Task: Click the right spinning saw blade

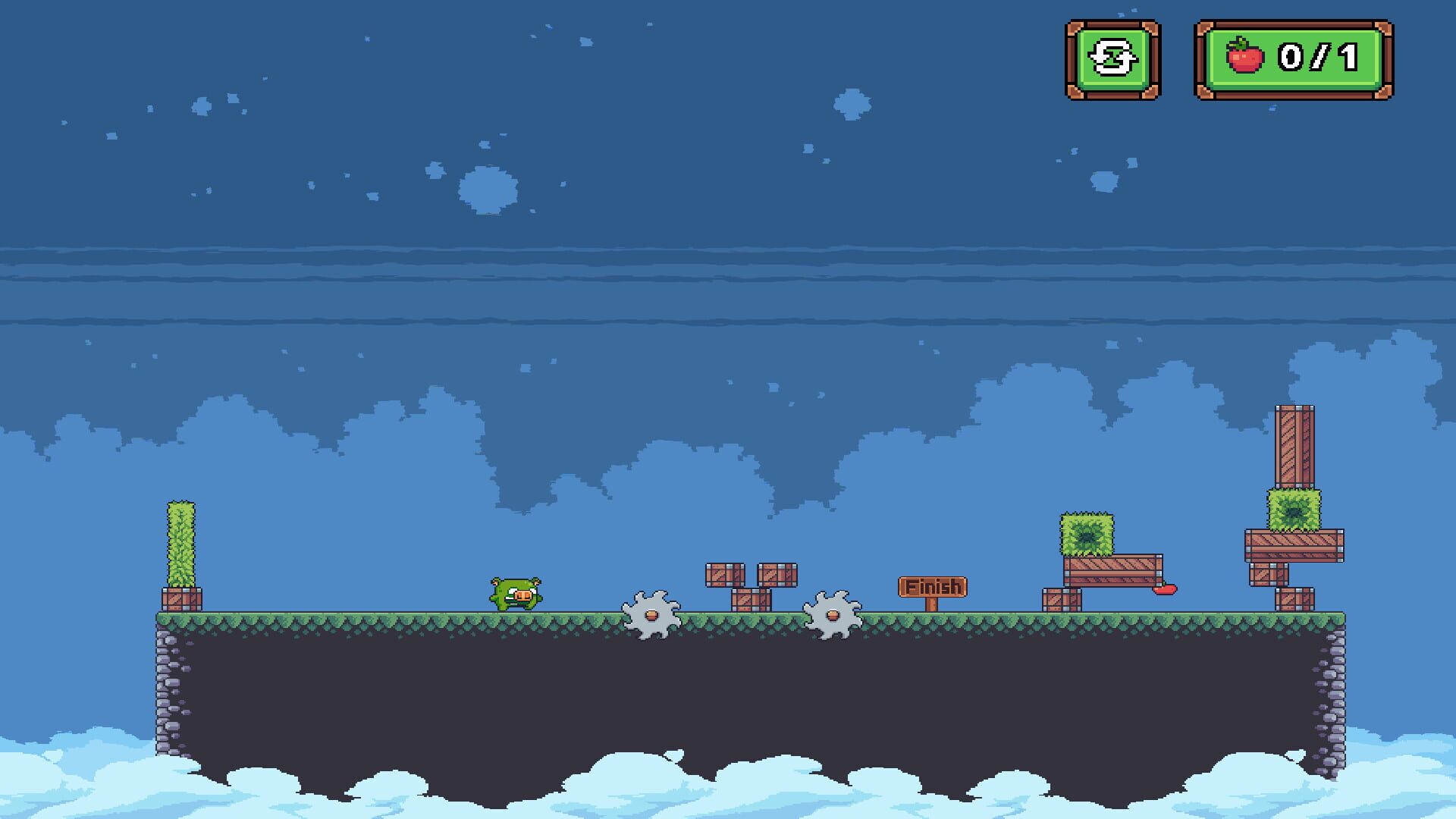Action: 832,614
